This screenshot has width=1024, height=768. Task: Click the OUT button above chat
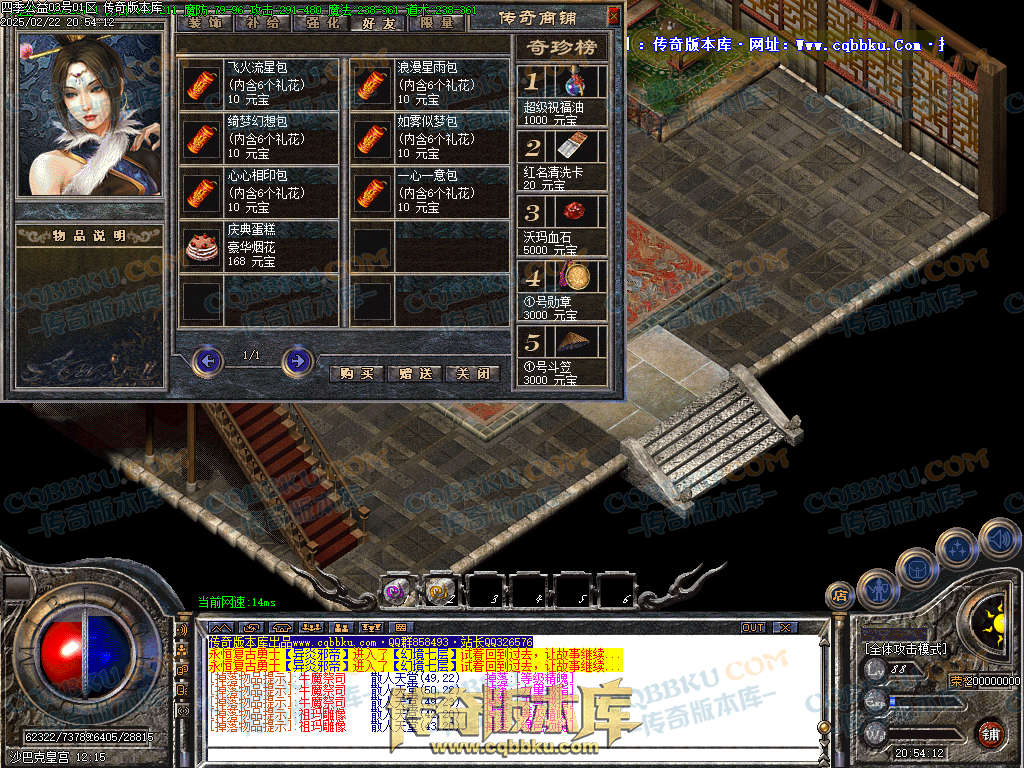click(x=753, y=627)
